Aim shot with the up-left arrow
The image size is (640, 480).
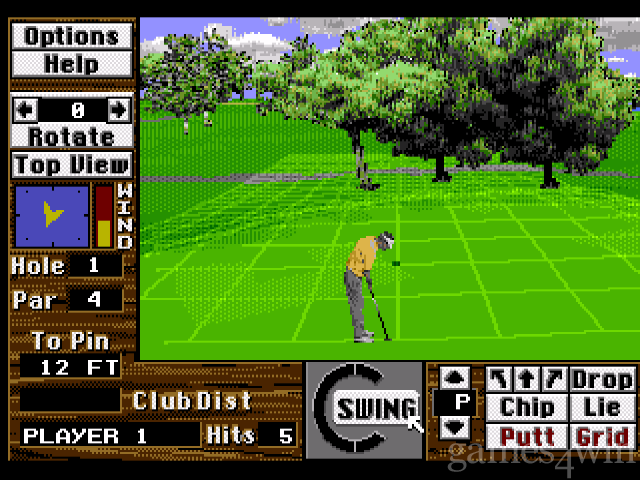(499, 379)
